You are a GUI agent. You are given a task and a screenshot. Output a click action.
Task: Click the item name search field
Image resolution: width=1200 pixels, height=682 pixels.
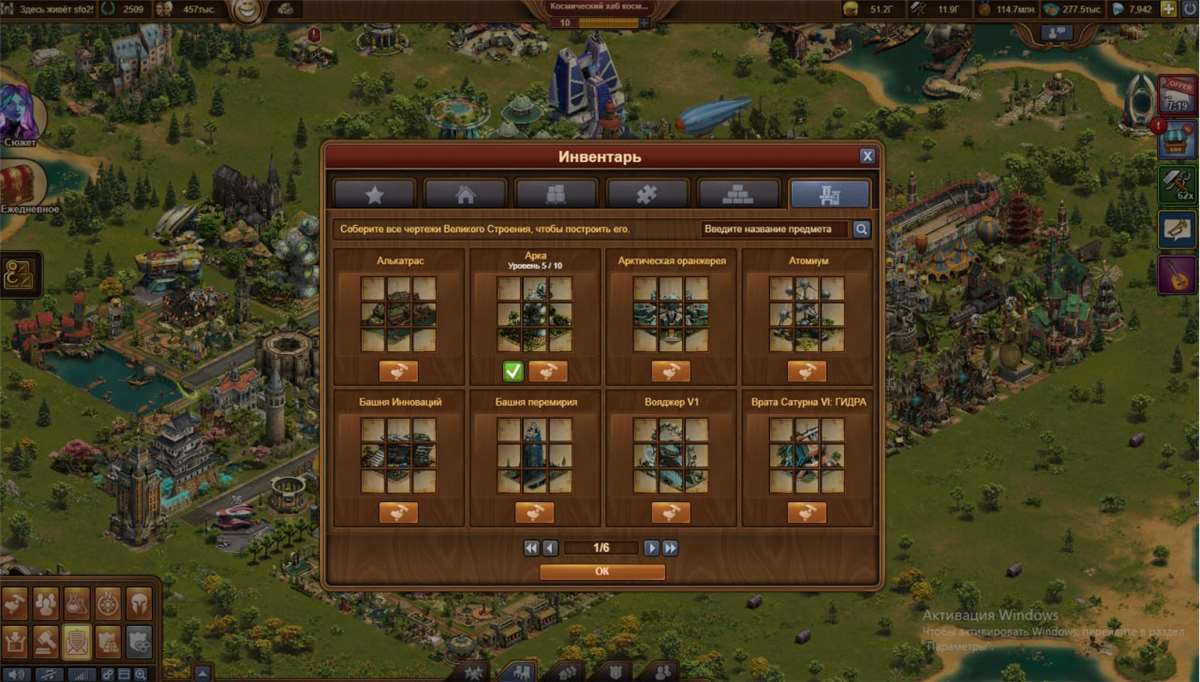(x=773, y=229)
